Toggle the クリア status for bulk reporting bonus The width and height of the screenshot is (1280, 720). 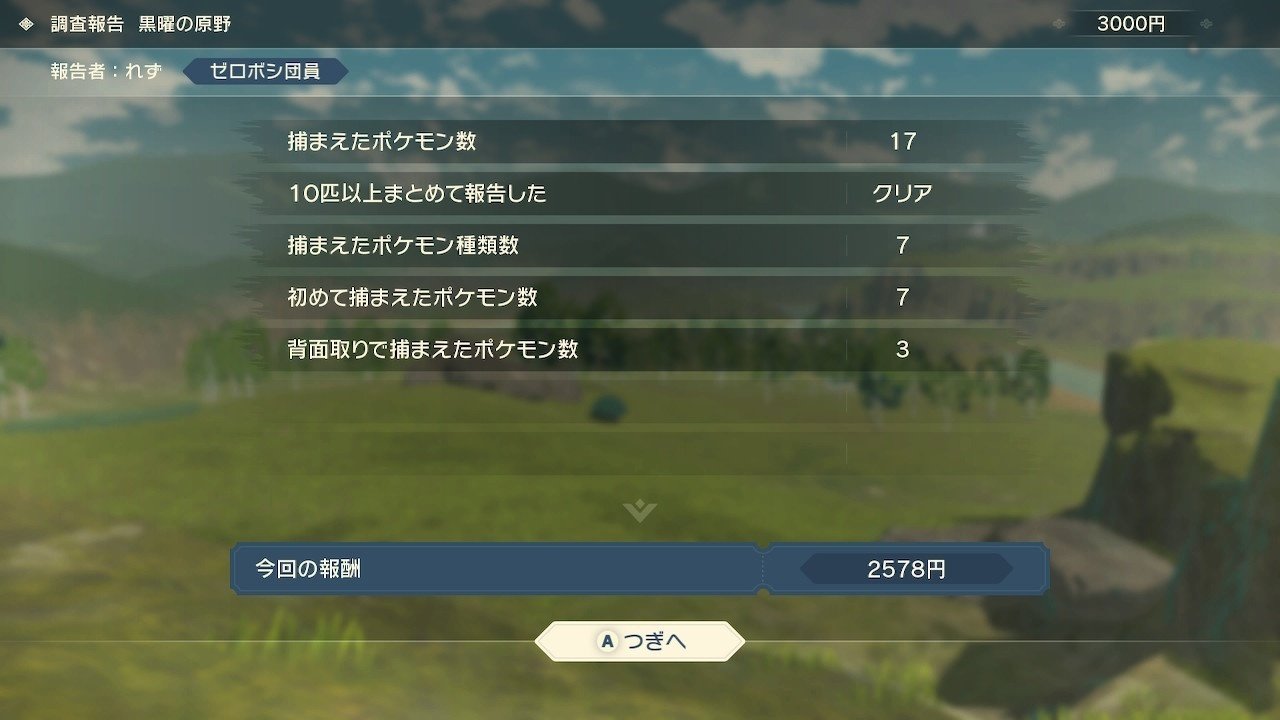click(x=904, y=193)
